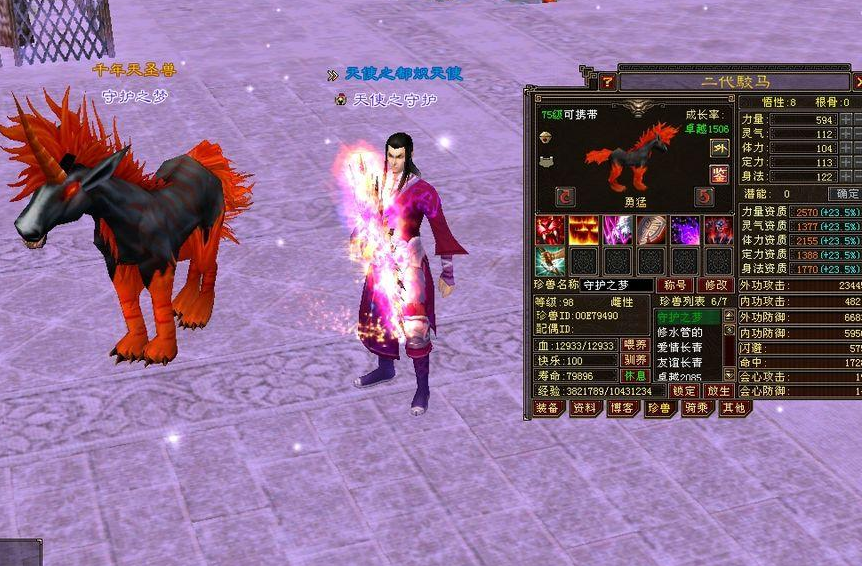
Task: Click the green 休息 rest button
Action: (635, 376)
